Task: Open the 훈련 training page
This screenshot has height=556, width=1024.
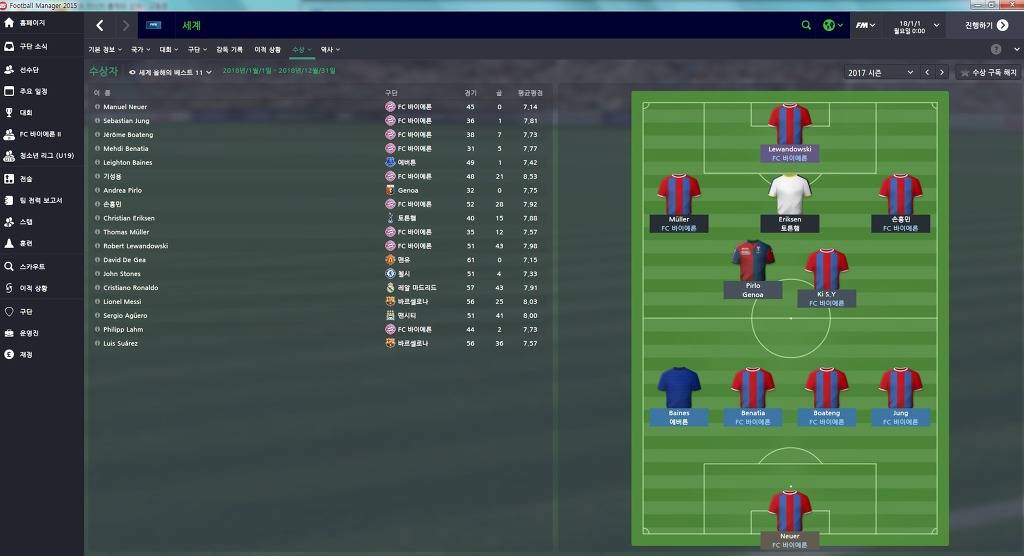Action: [26, 243]
